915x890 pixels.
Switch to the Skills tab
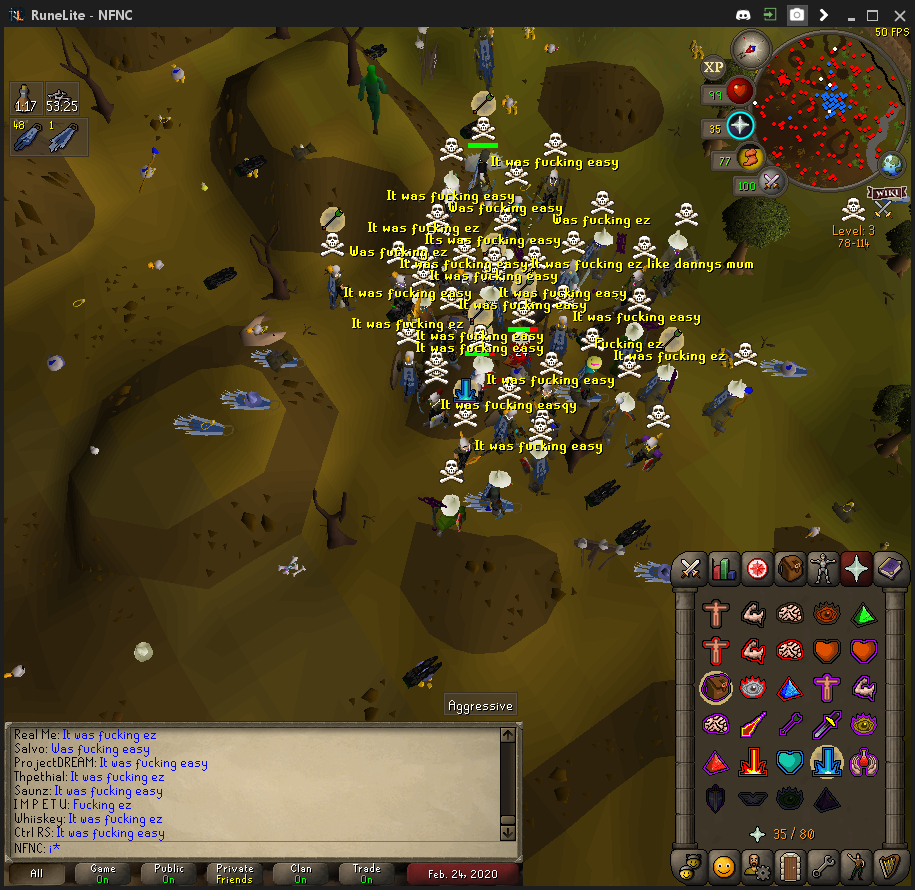point(723,569)
